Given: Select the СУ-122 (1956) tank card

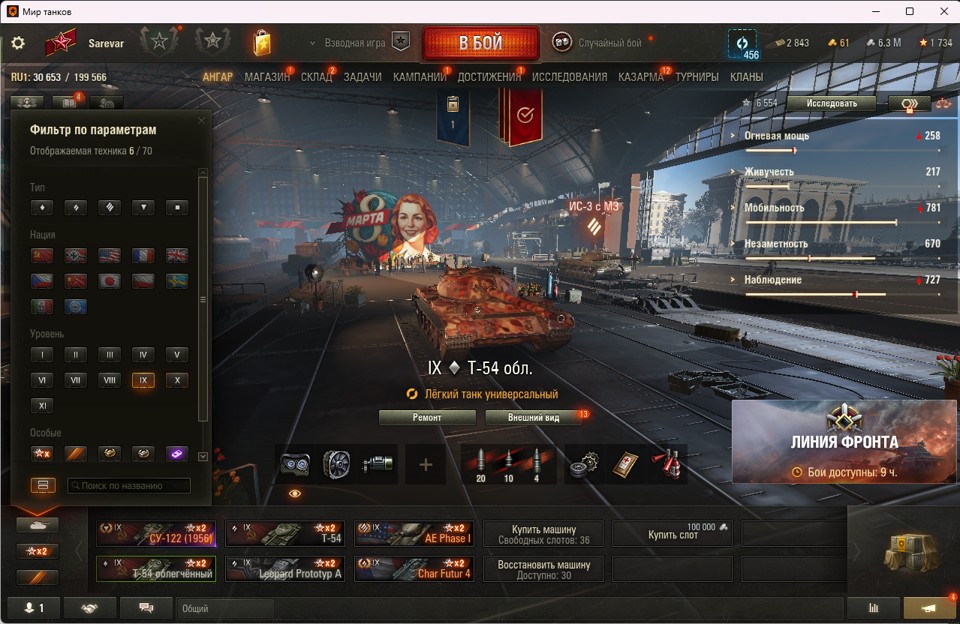Looking at the screenshot, I should point(156,534).
